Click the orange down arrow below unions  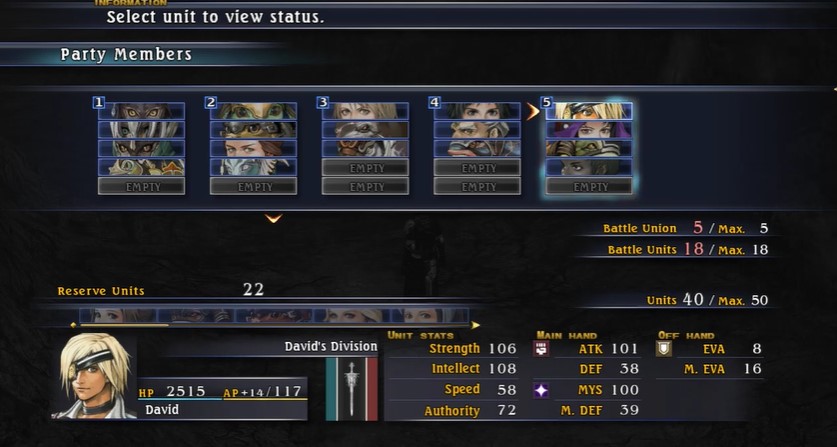tap(273, 218)
